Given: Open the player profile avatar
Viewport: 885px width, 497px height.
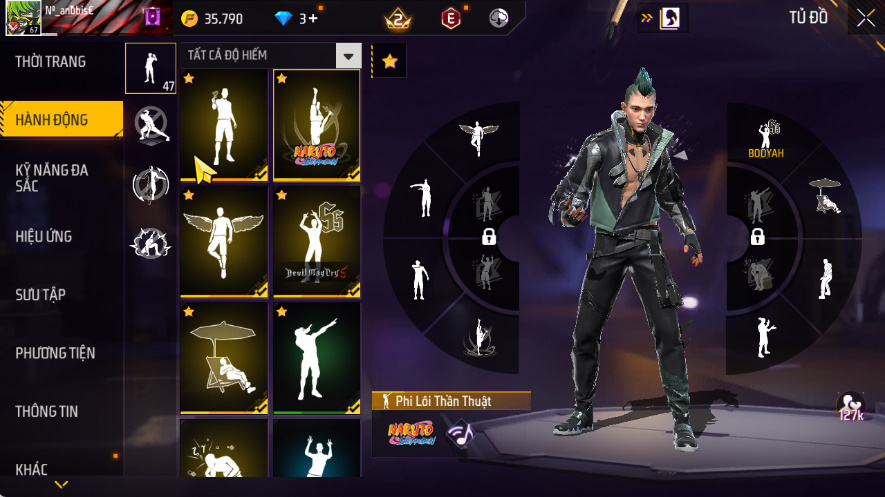Looking at the screenshot, I should [21, 18].
